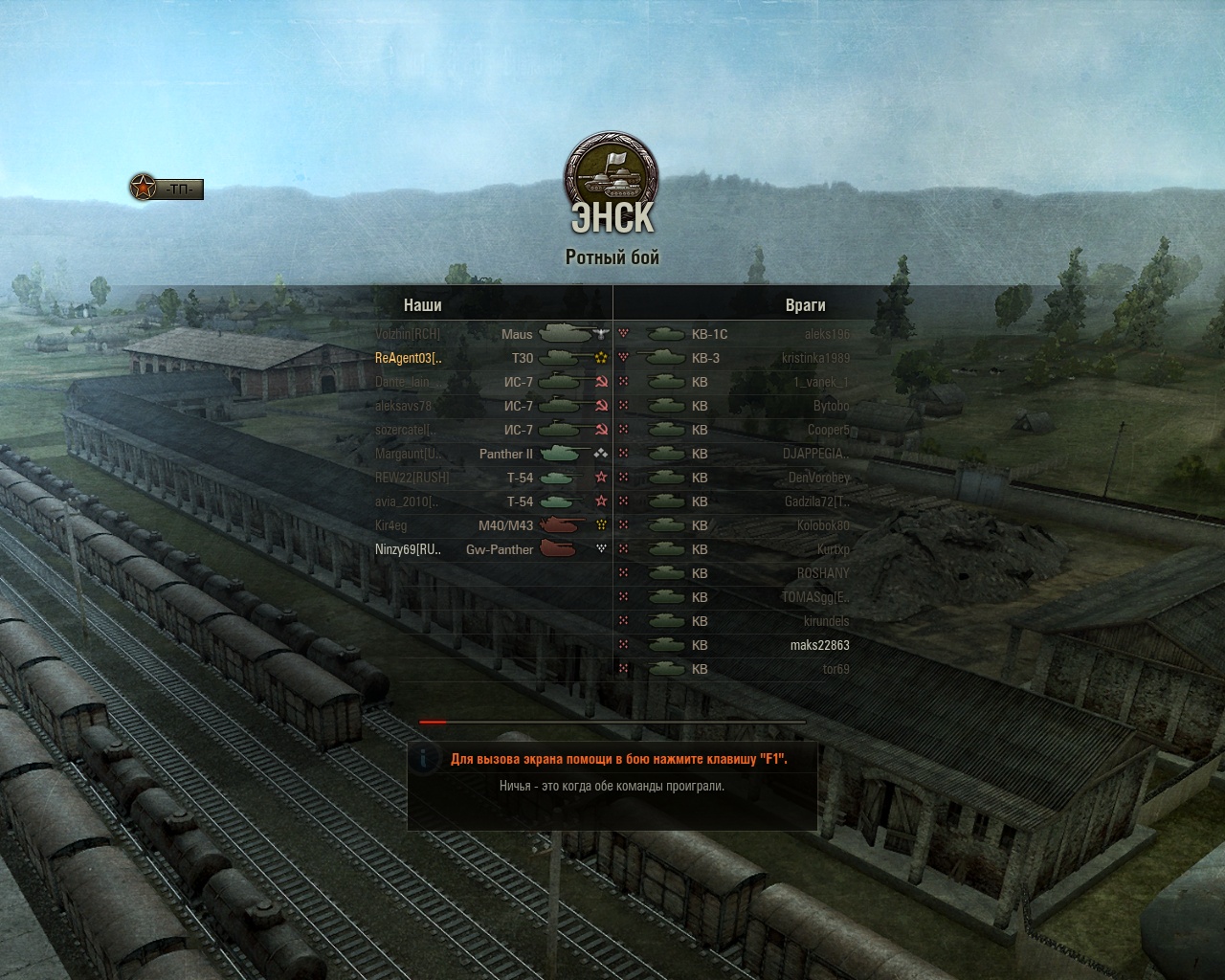The width and height of the screenshot is (1225, 980).
Task: Click the red Gw-Panther tank silhouette
Action: (x=557, y=549)
